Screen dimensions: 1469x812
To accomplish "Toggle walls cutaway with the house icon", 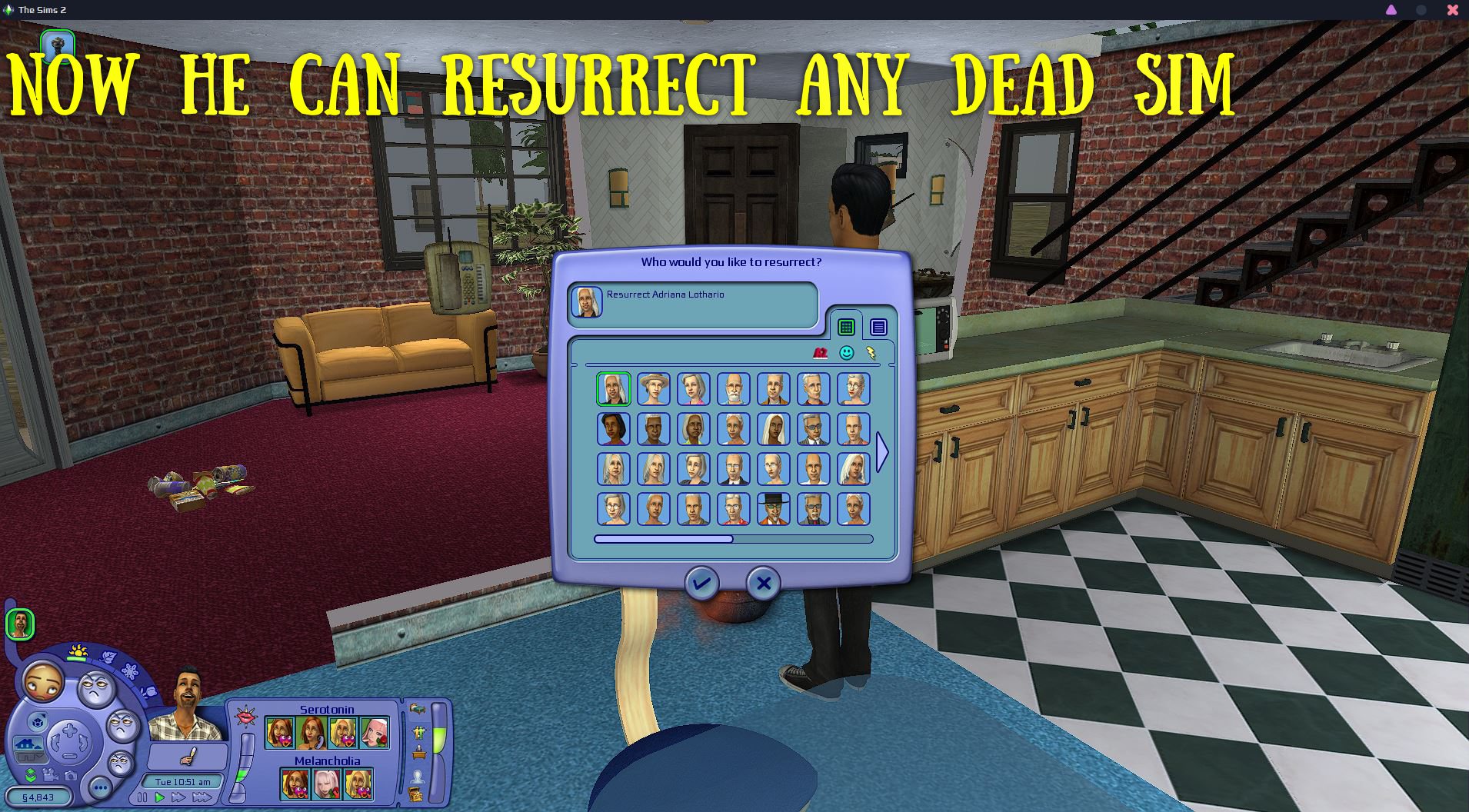I will [28, 744].
